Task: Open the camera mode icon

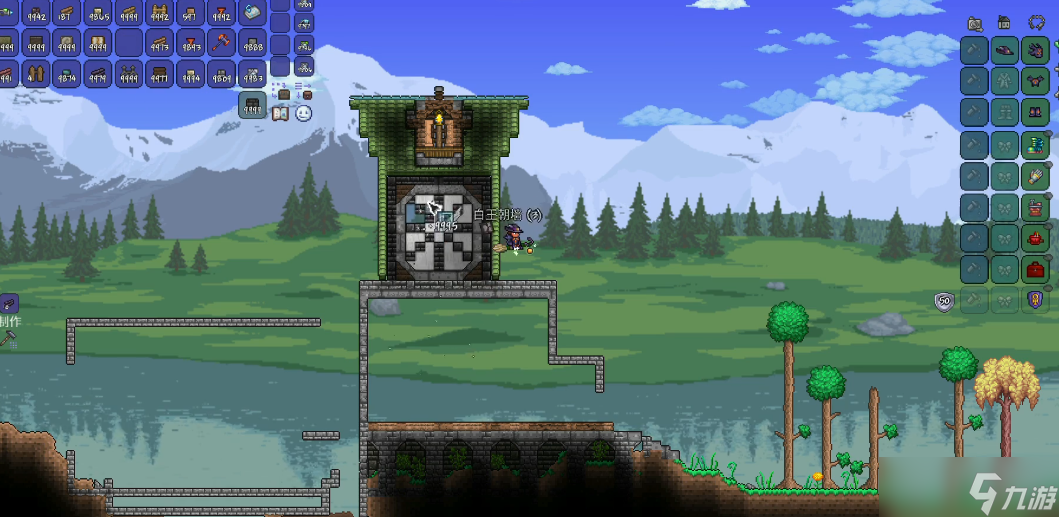Action: 975,22
